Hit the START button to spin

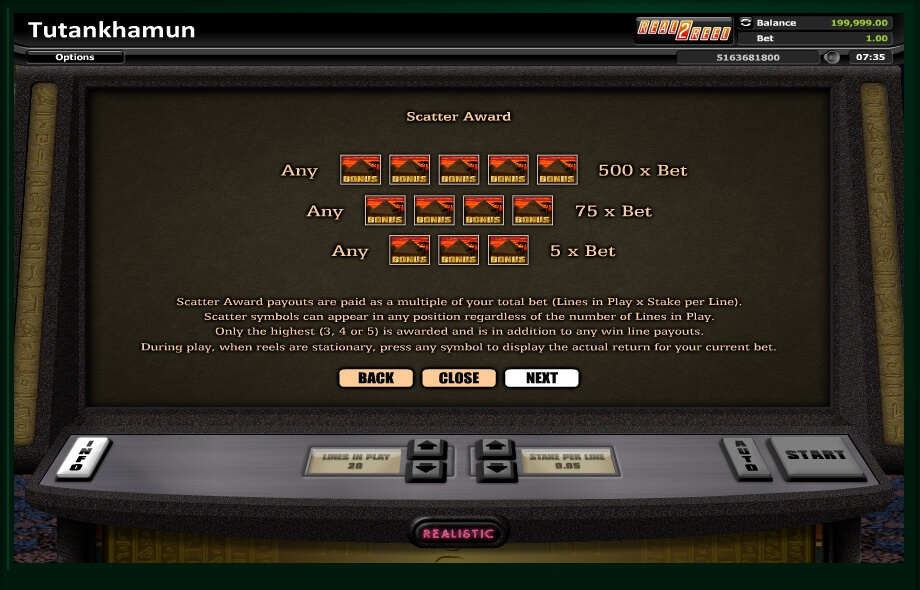point(815,456)
